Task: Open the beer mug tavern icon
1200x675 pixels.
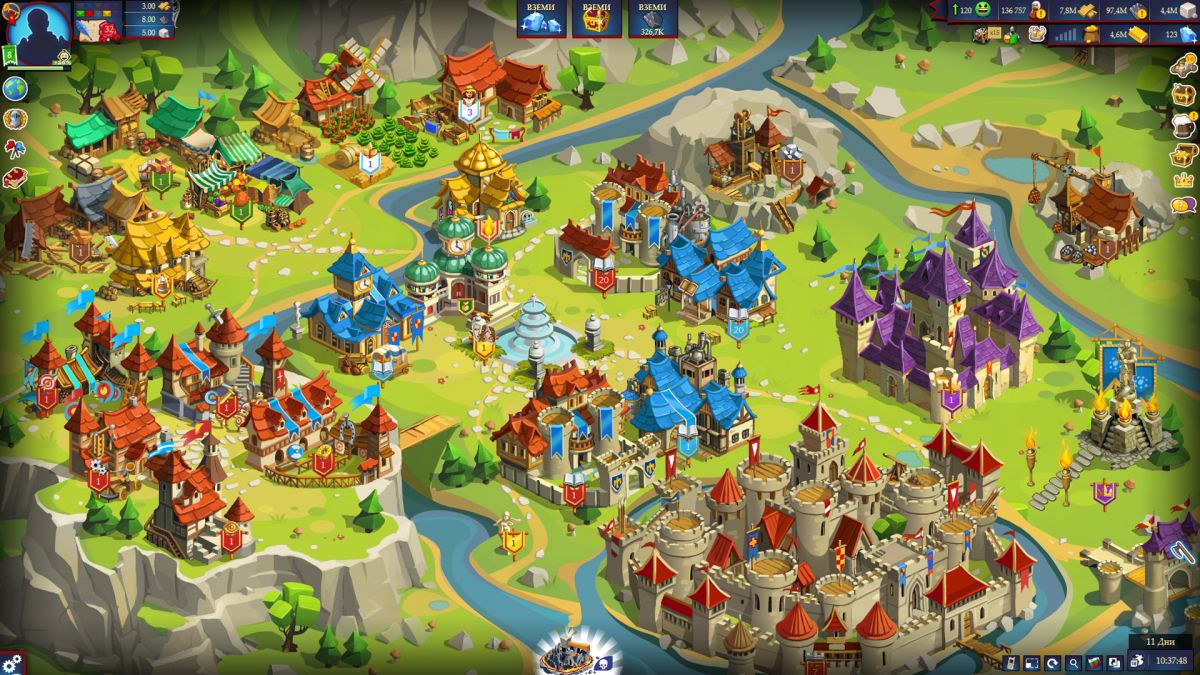Action: 1183,123
